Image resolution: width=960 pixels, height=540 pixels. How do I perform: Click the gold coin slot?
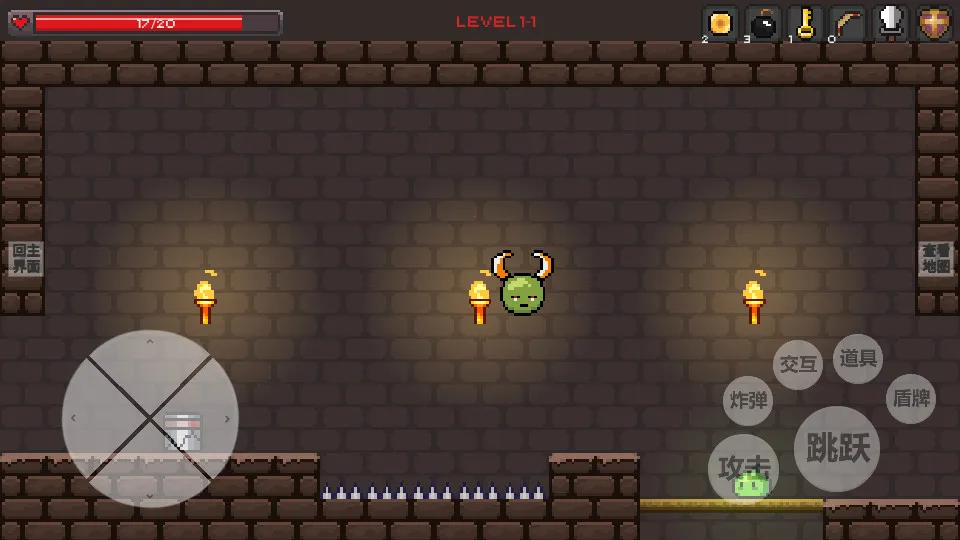click(720, 23)
